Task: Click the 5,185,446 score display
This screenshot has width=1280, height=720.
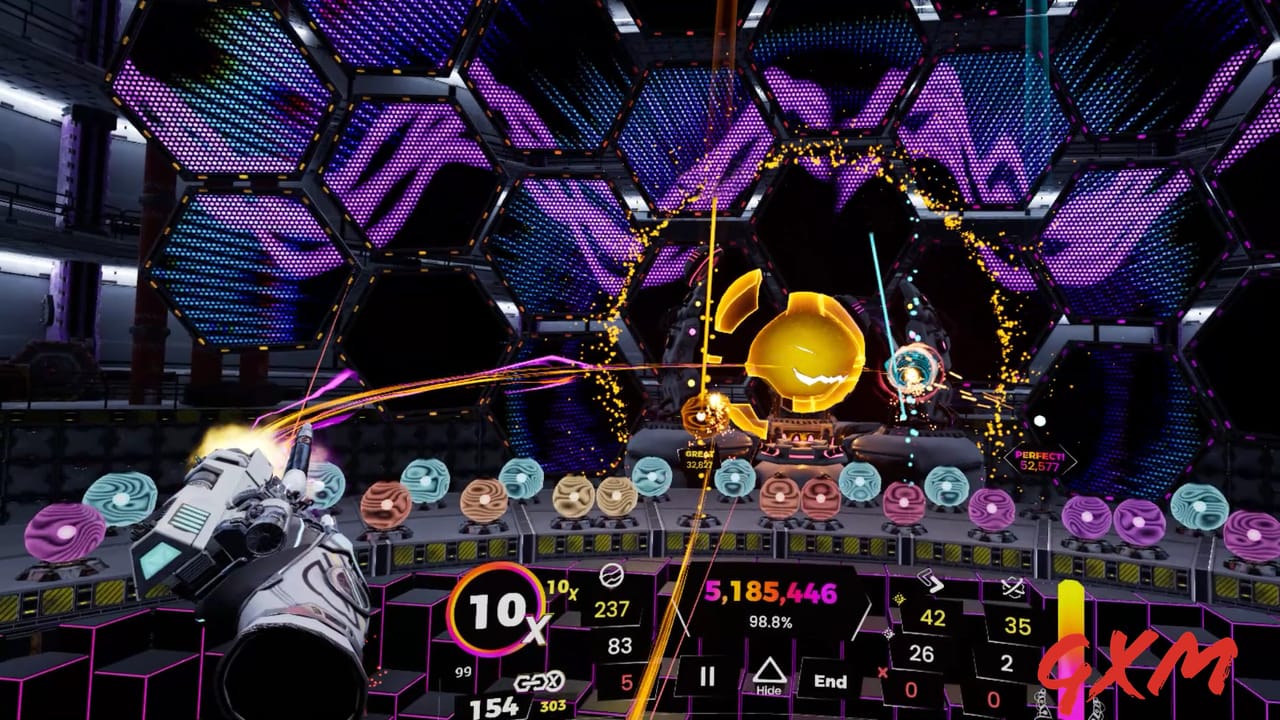Action: click(x=771, y=592)
